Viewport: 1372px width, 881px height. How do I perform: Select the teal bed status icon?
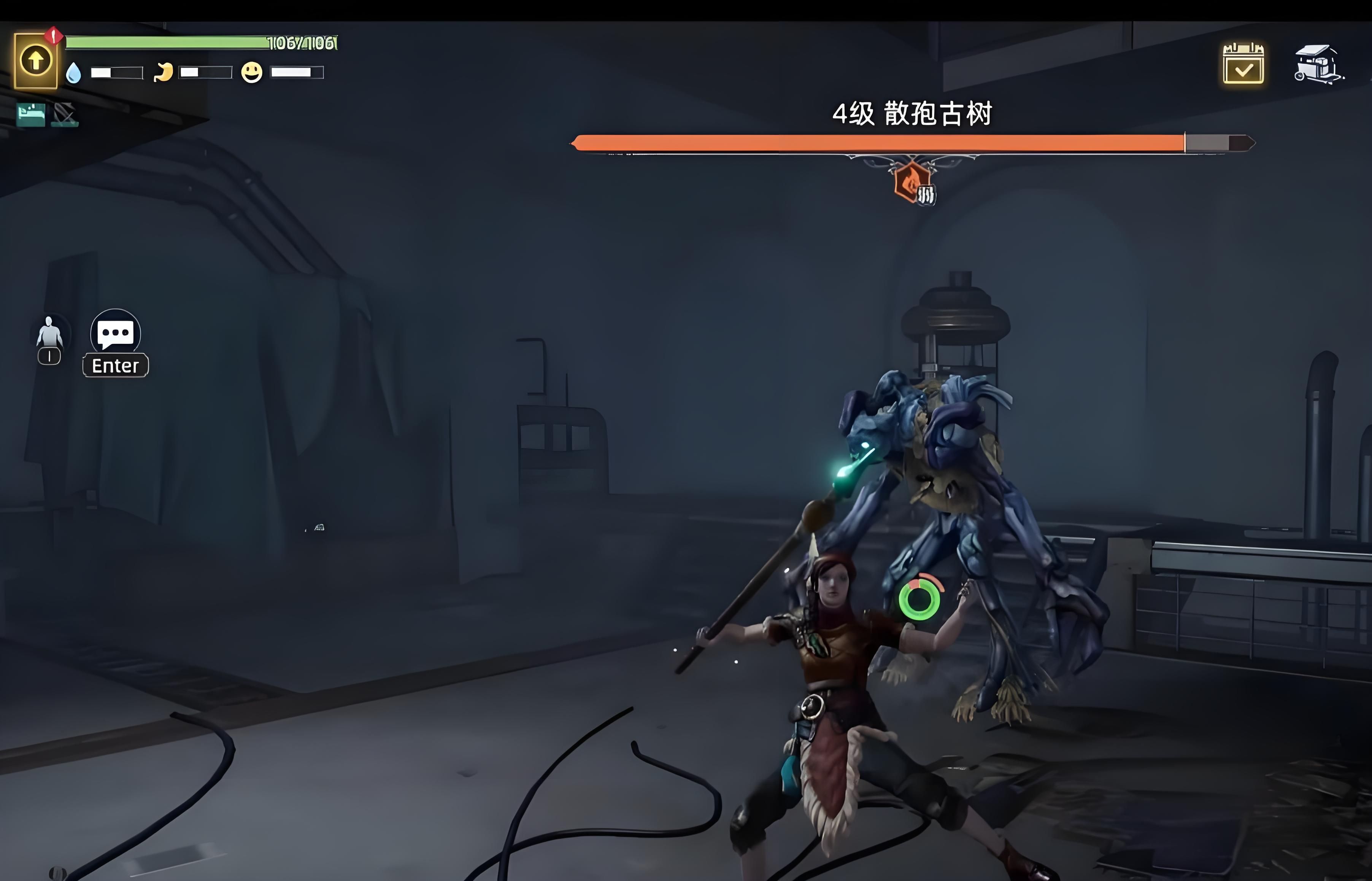pos(31,114)
